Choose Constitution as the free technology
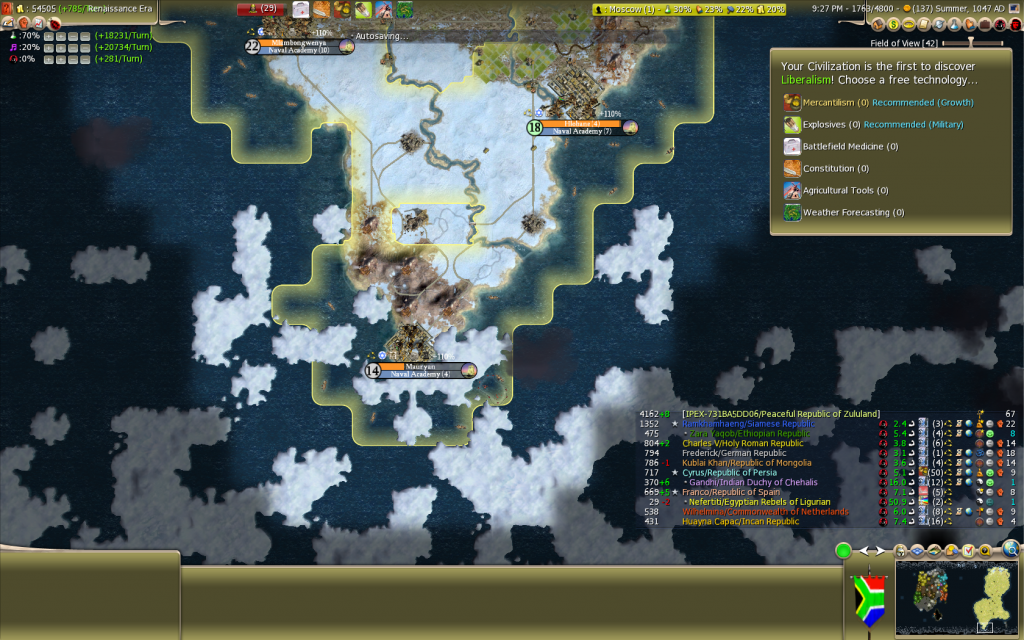Image resolution: width=1024 pixels, height=640 pixels. coord(828,168)
